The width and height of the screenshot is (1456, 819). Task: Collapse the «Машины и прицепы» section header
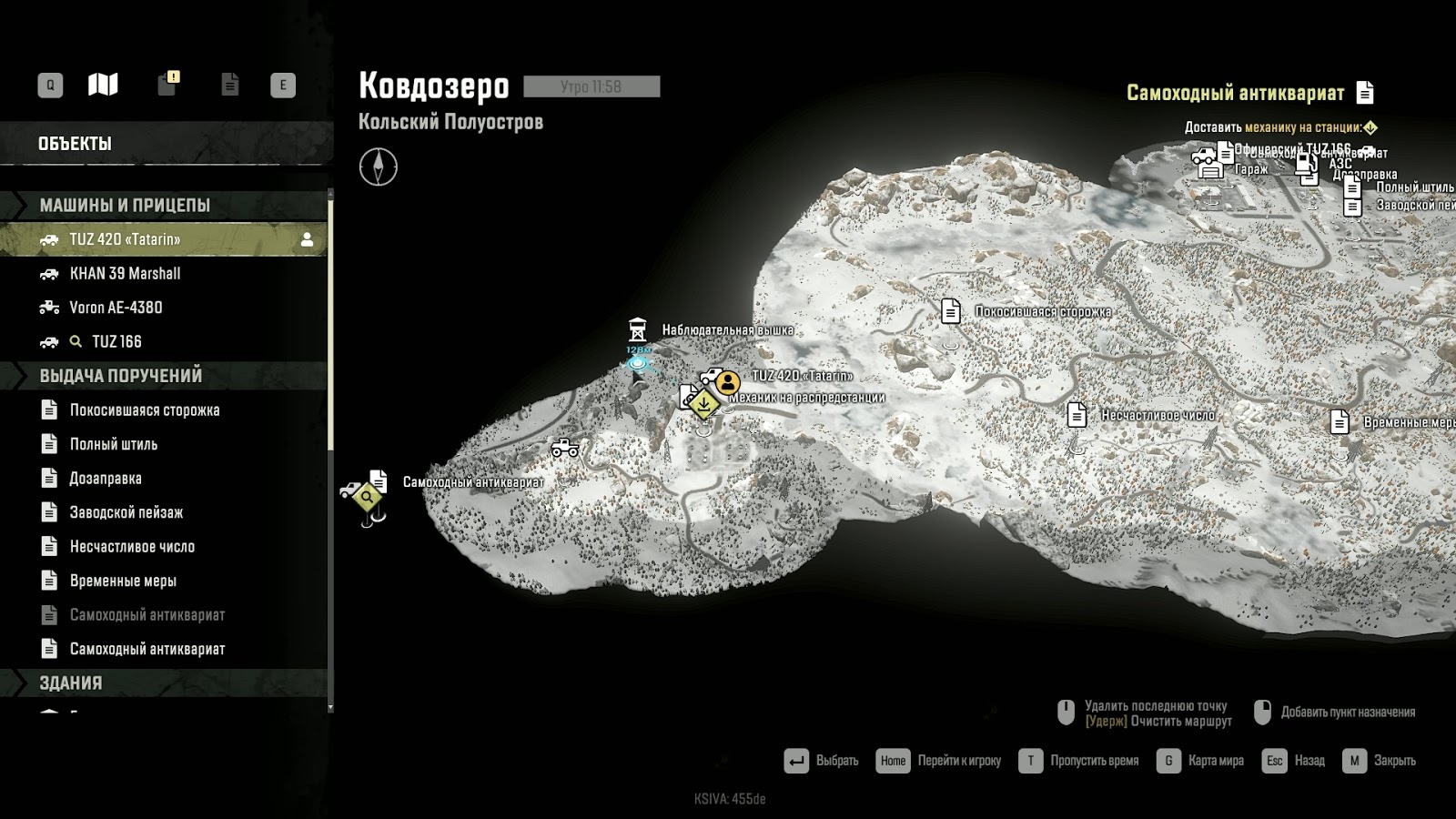125,205
